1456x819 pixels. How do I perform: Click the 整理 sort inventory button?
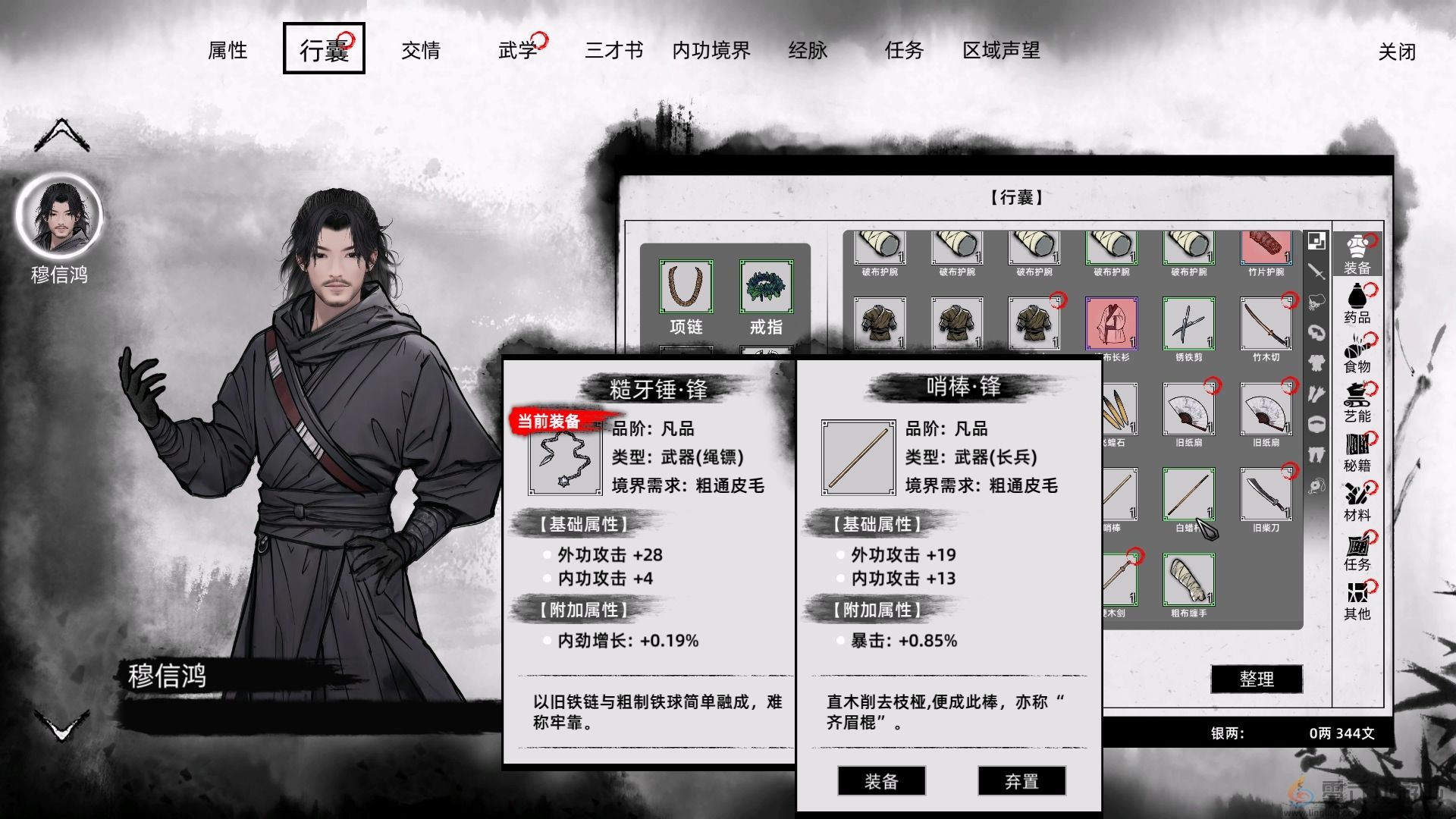tap(1257, 679)
